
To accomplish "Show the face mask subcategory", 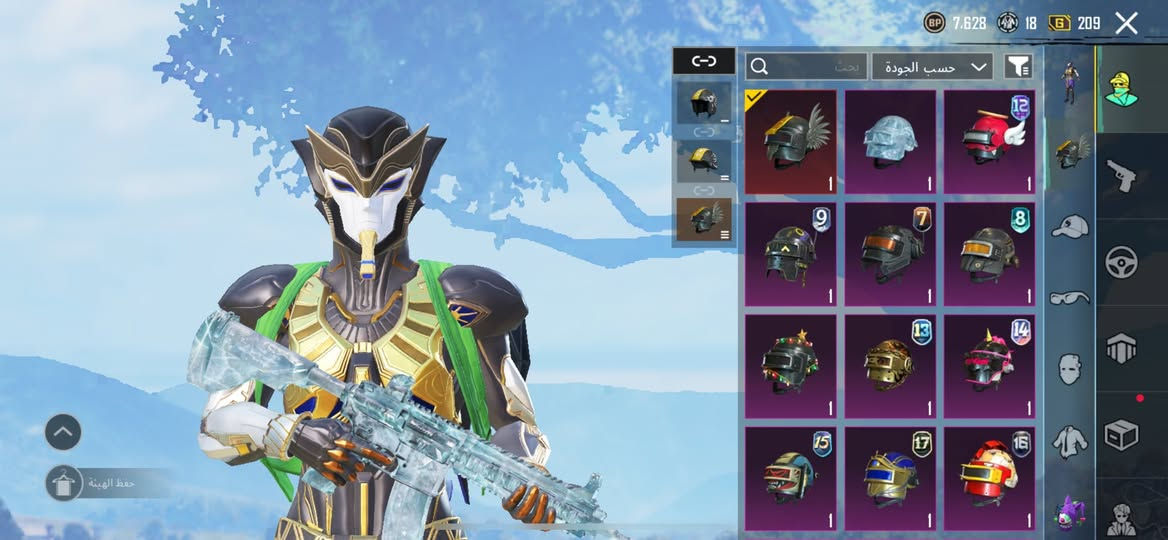I will coord(1069,368).
